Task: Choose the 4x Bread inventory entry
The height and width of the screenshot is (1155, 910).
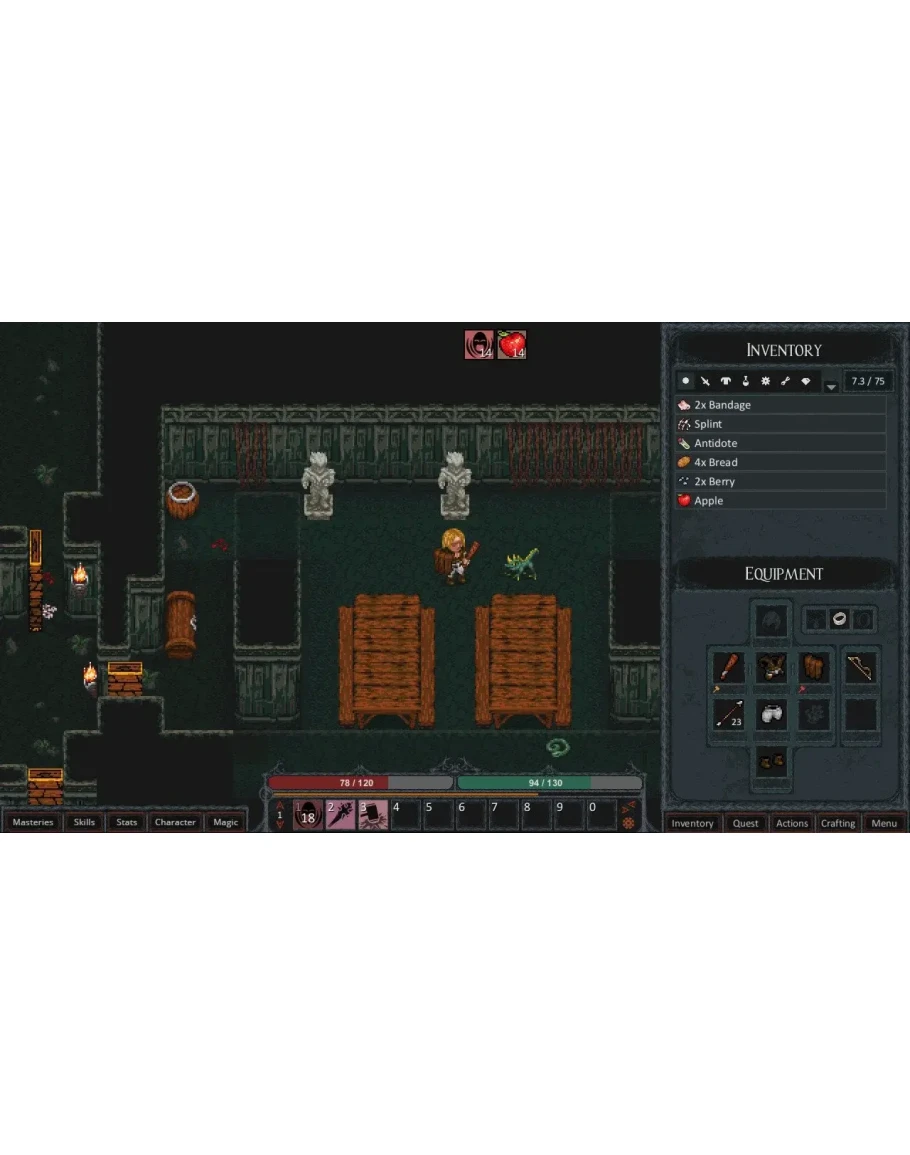Action: pos(780,462)
